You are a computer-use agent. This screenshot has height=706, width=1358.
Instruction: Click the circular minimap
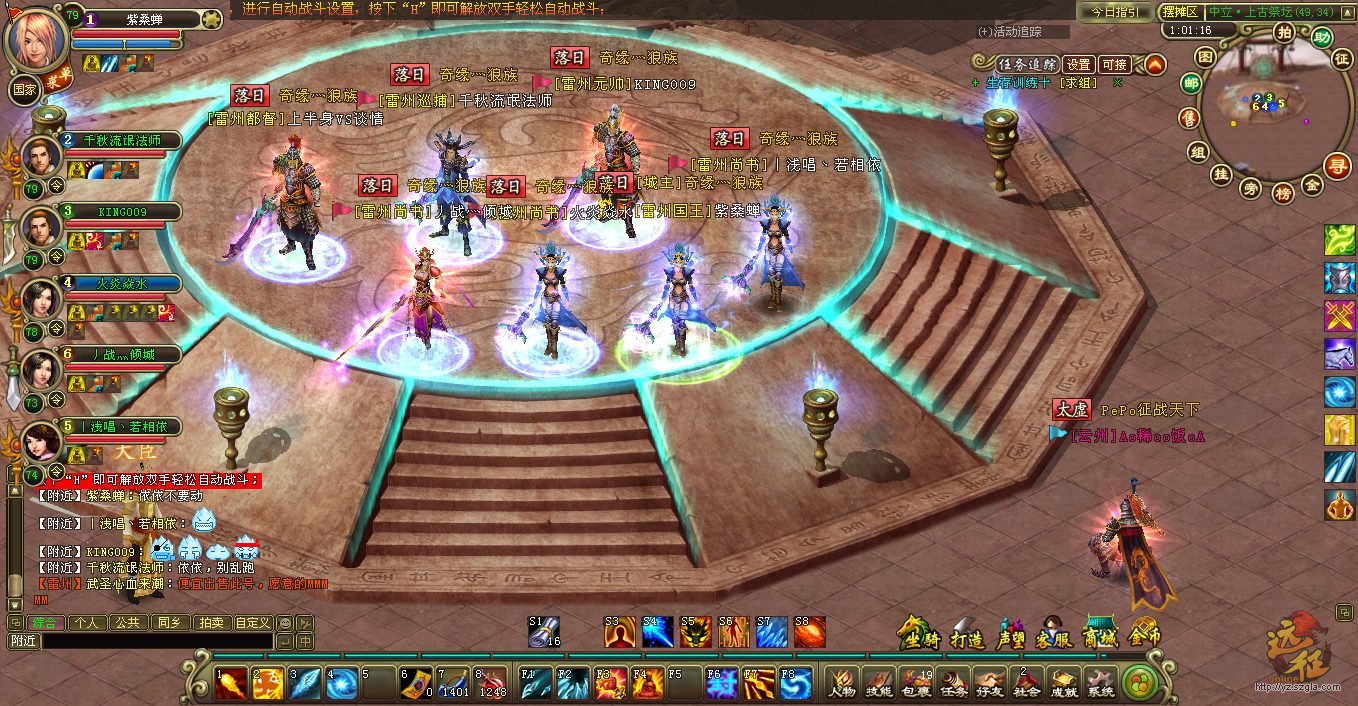1258,108
